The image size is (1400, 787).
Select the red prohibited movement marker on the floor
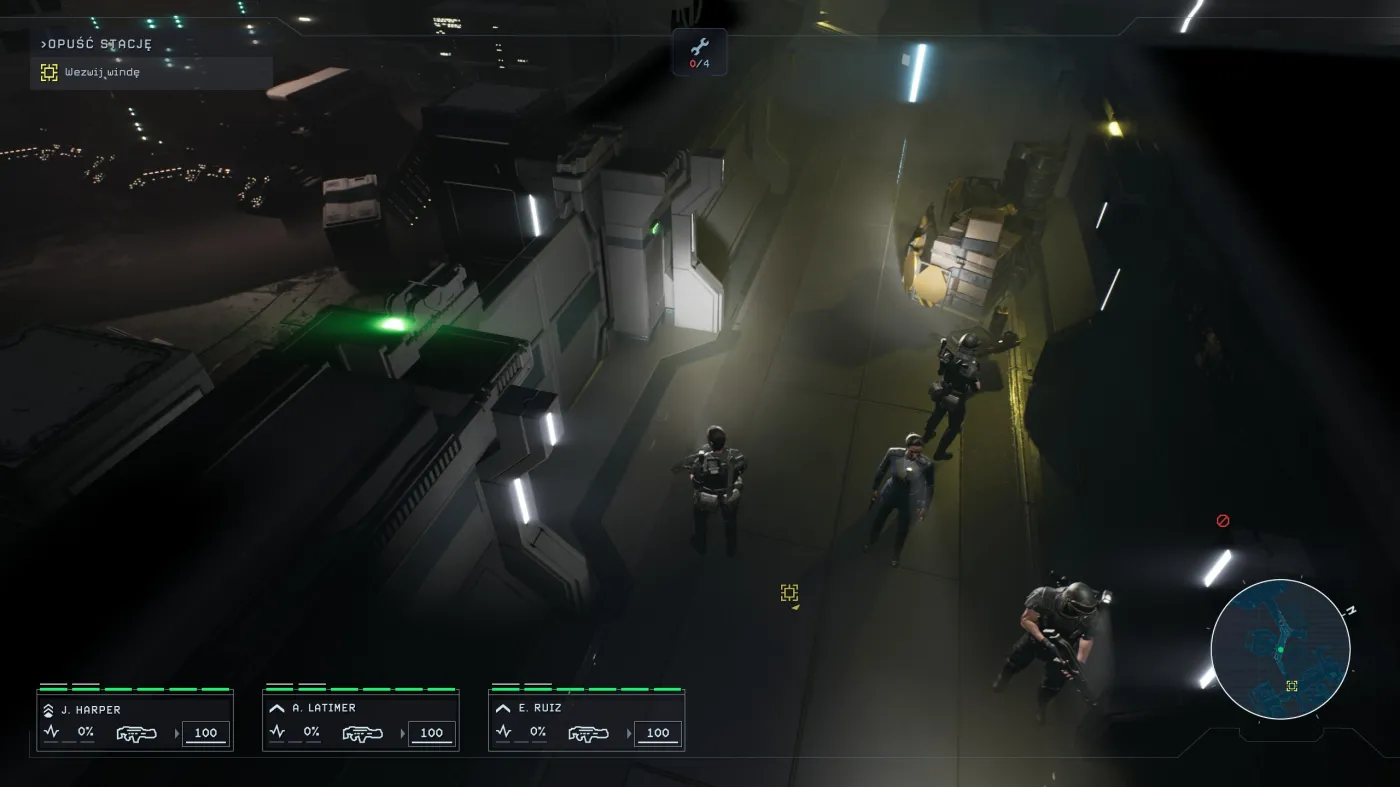1222,519
